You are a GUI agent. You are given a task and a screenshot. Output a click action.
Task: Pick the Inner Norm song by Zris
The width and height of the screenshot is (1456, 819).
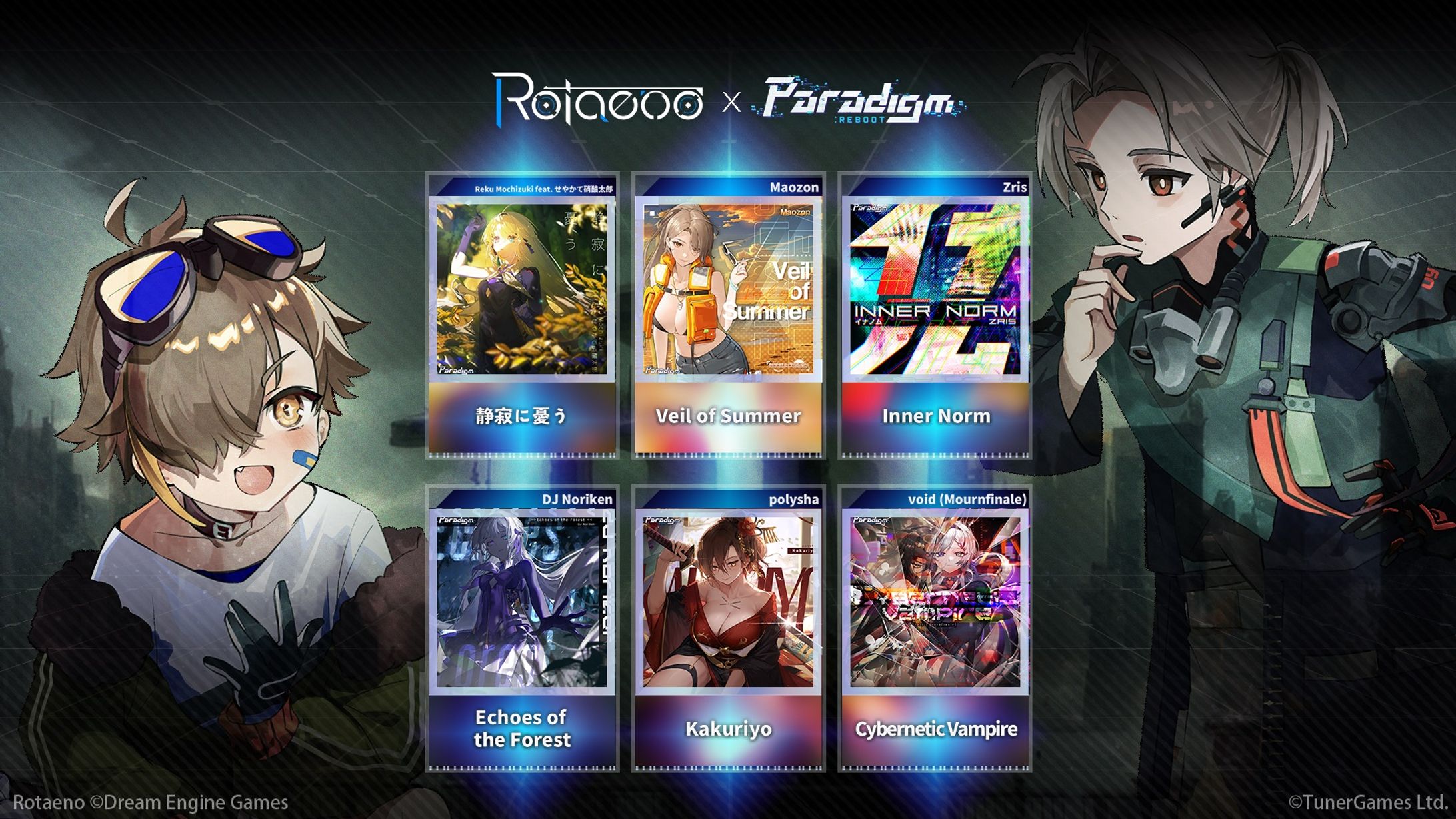[935, 316]
